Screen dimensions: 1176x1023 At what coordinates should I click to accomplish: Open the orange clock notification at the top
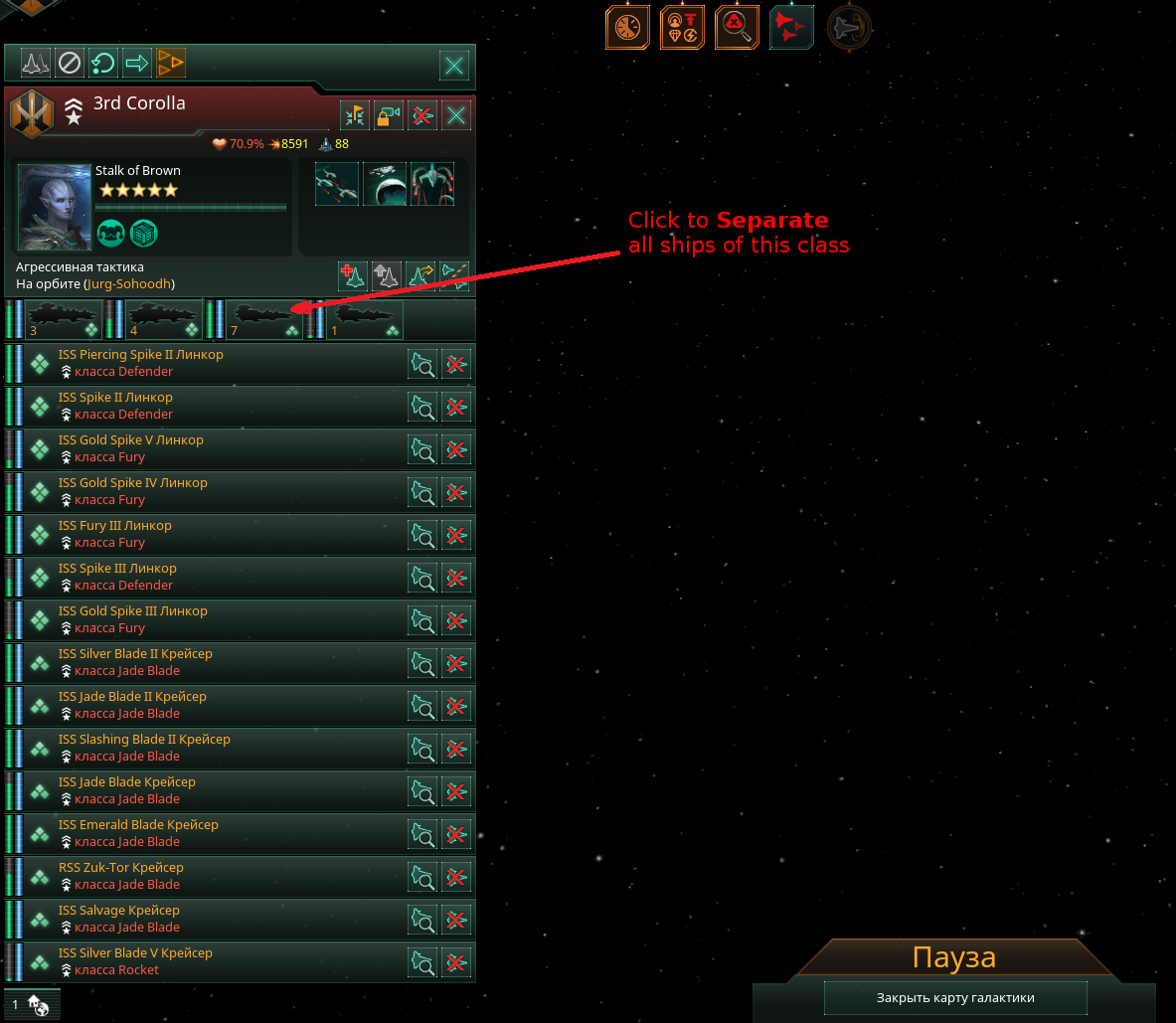tap(627, 27)
